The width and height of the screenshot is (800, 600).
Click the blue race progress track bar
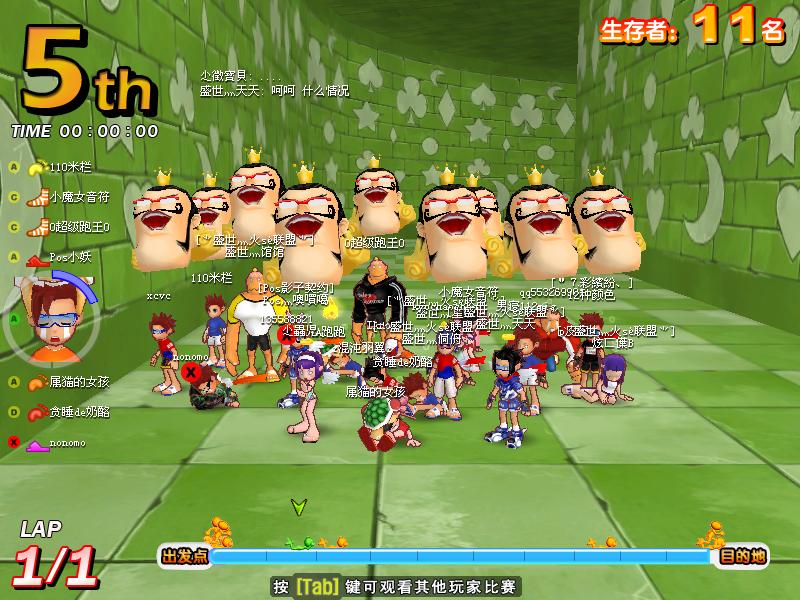click(x=460, y=556)
